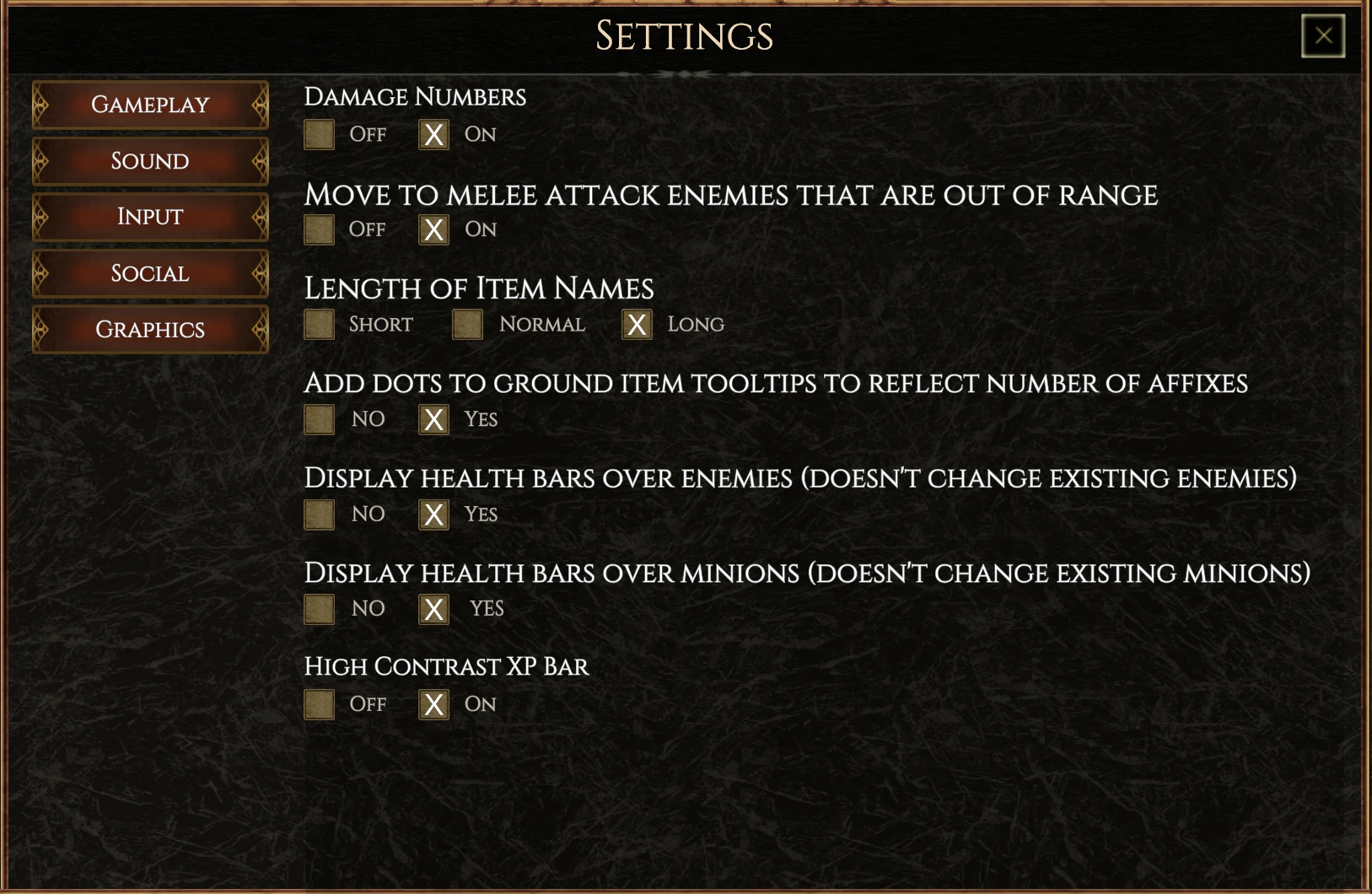Image resolution: width=1372 pixels, height=894 pixels.
Task: Switch to the Sound settings tab
Action: 149,161
